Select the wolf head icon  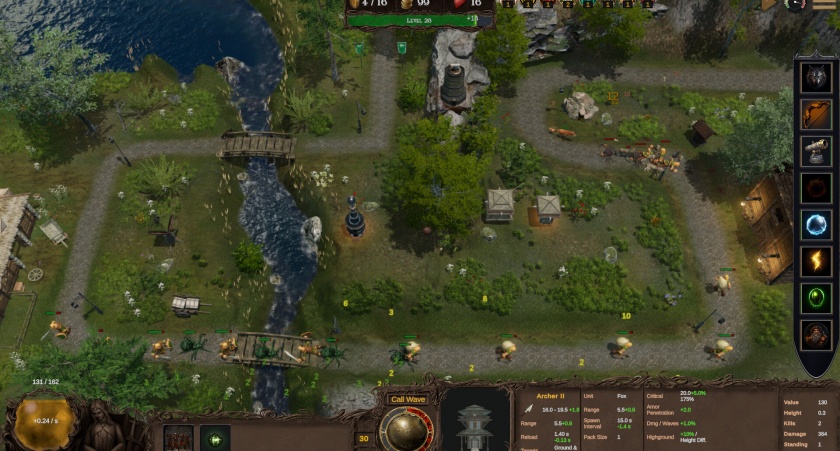point(817,77)
